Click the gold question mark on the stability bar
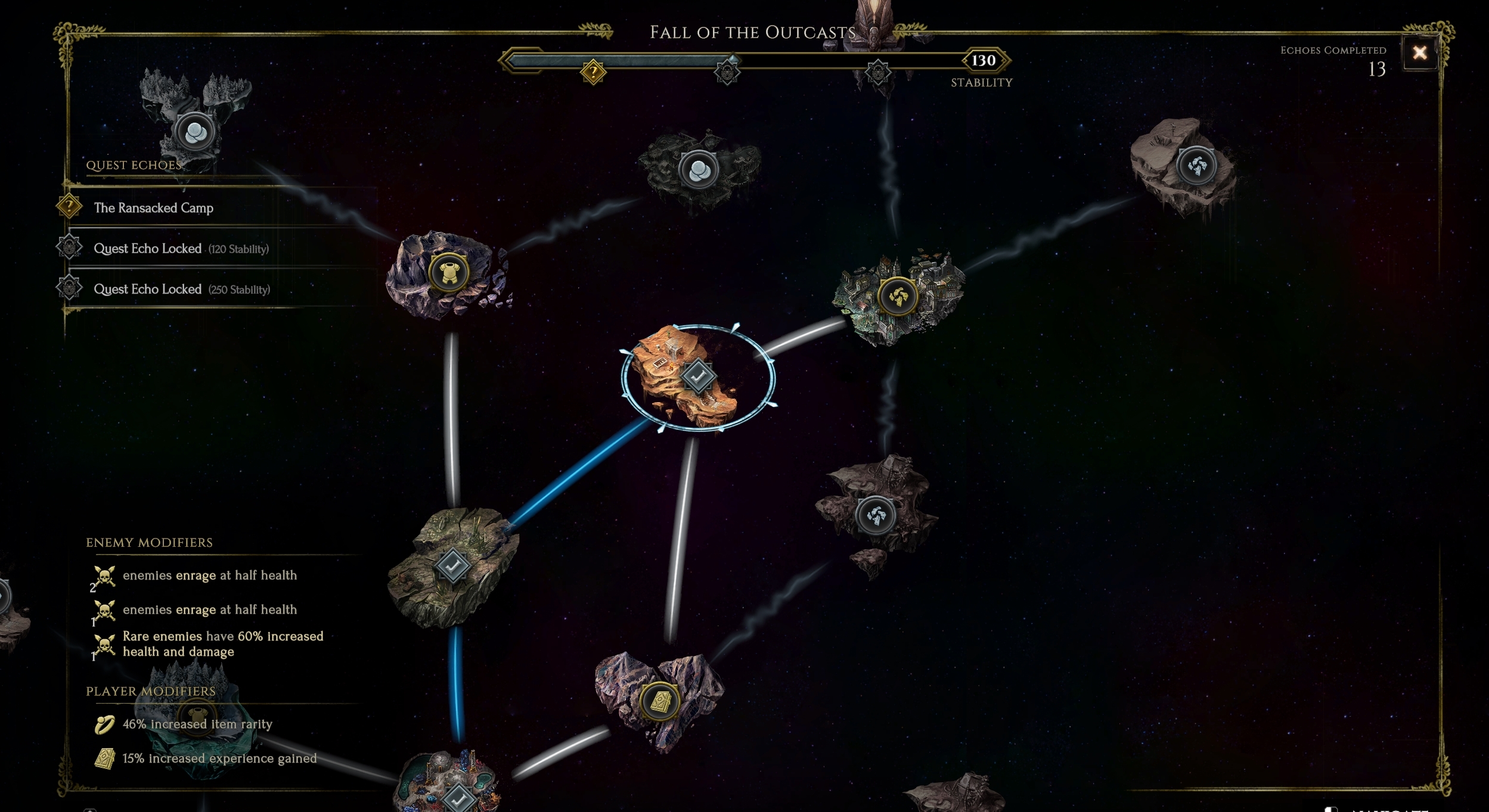 pyautogui.click(x=593, y=73)
